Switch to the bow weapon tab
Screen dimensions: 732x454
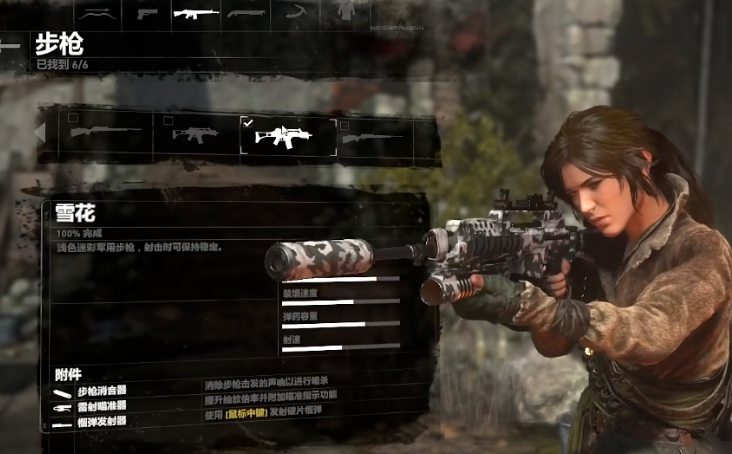(95, 13)
